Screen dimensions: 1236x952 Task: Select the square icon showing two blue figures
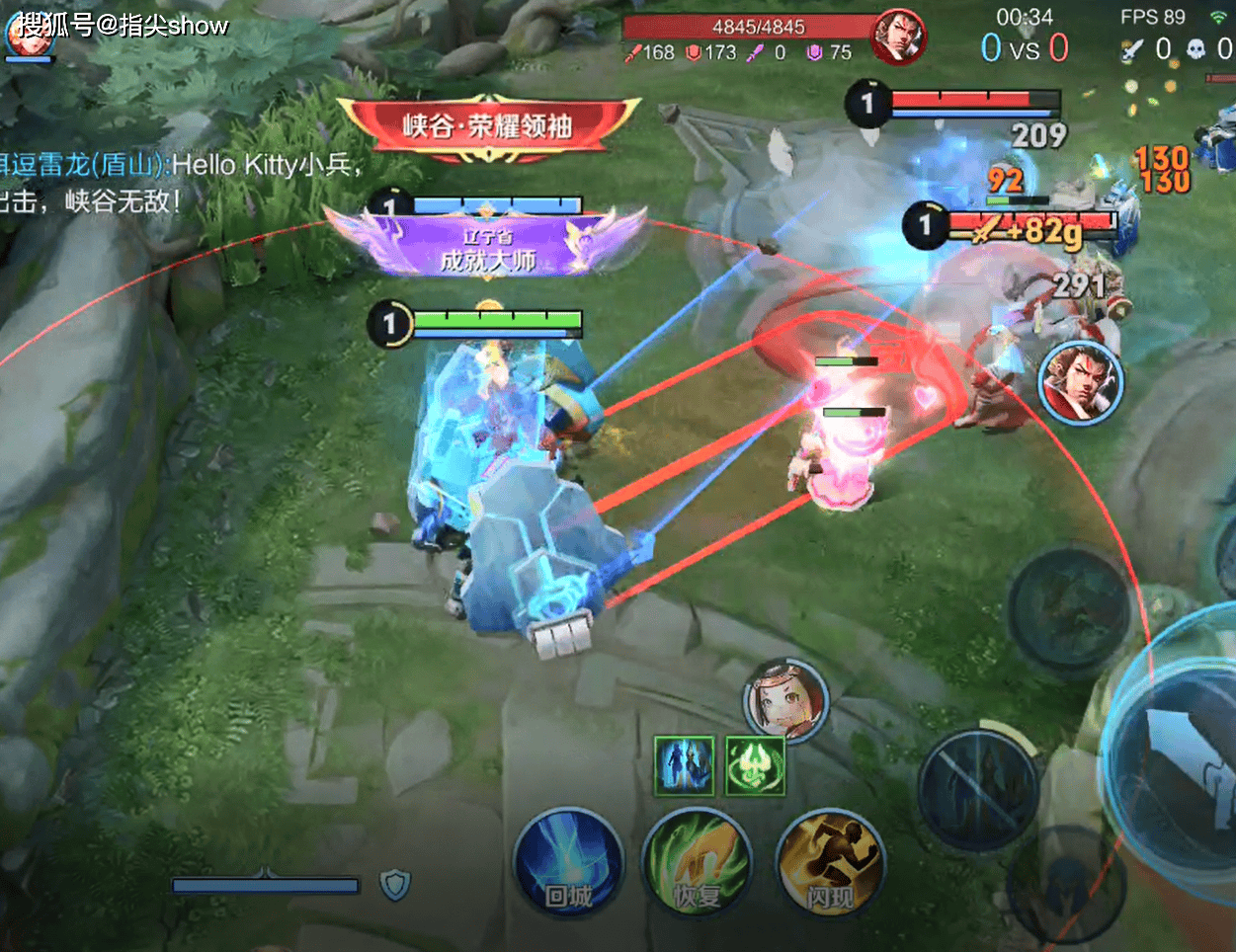(684, 765)
